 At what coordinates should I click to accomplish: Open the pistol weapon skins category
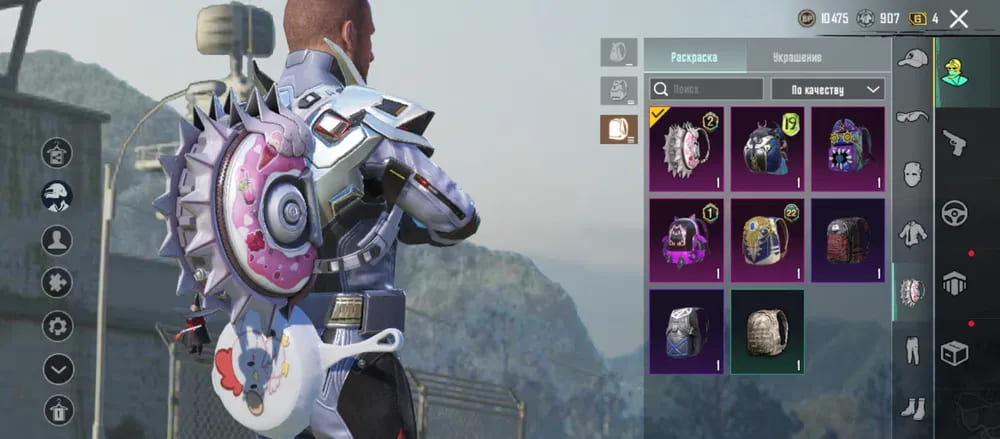point(954,141)
